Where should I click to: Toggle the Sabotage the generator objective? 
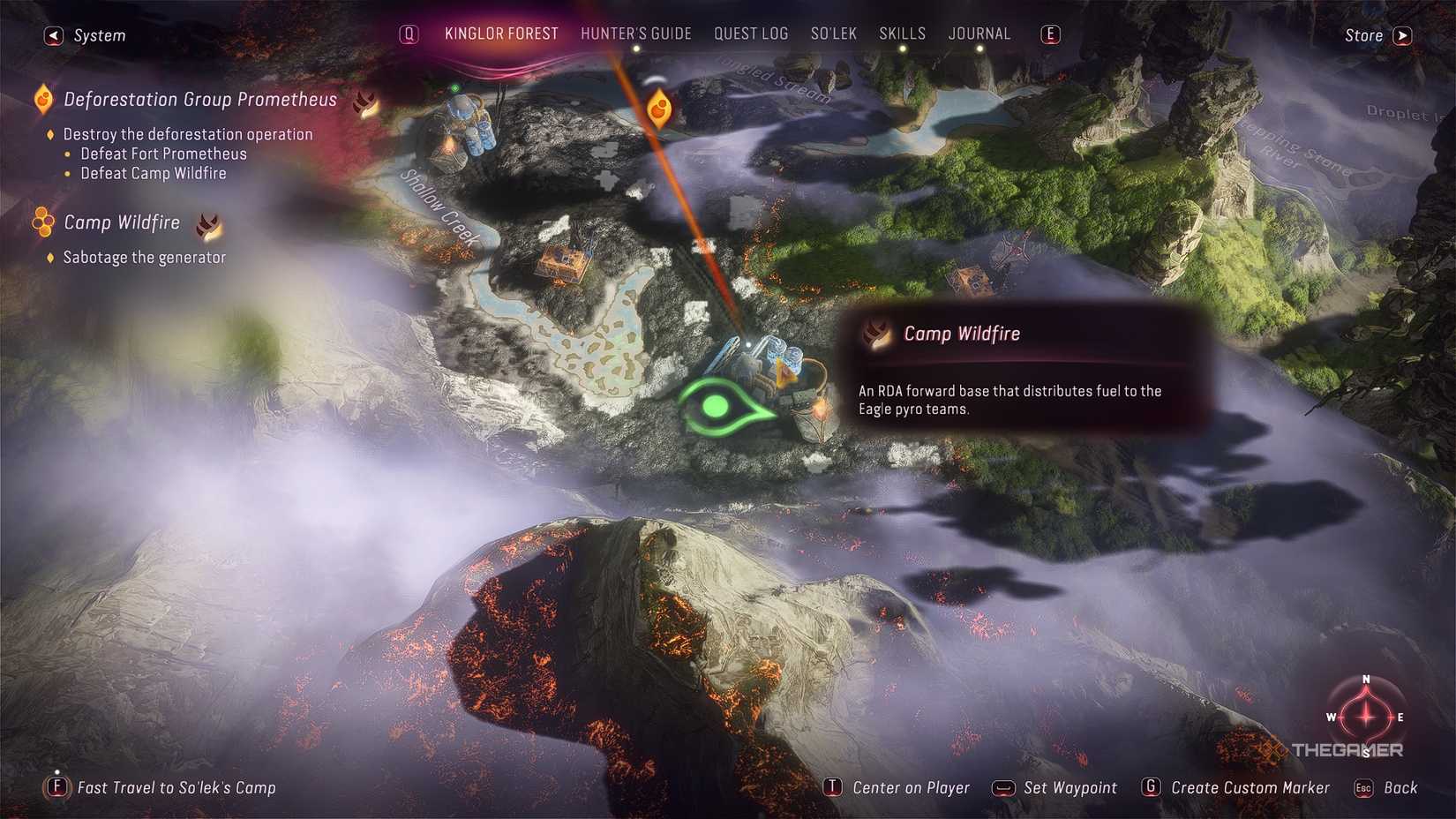click(144, 257)
